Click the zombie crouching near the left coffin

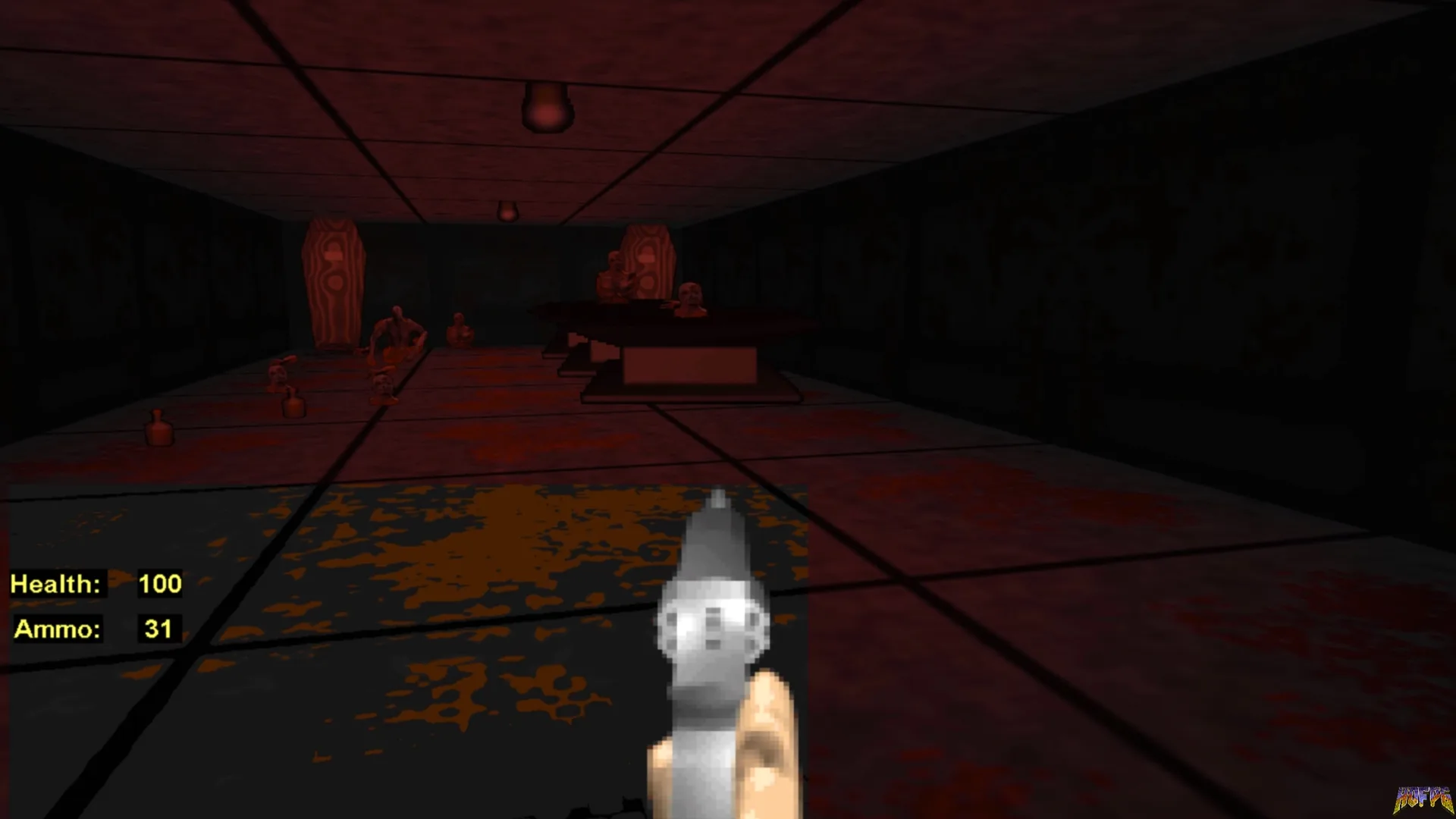click(x=397, y=332)
